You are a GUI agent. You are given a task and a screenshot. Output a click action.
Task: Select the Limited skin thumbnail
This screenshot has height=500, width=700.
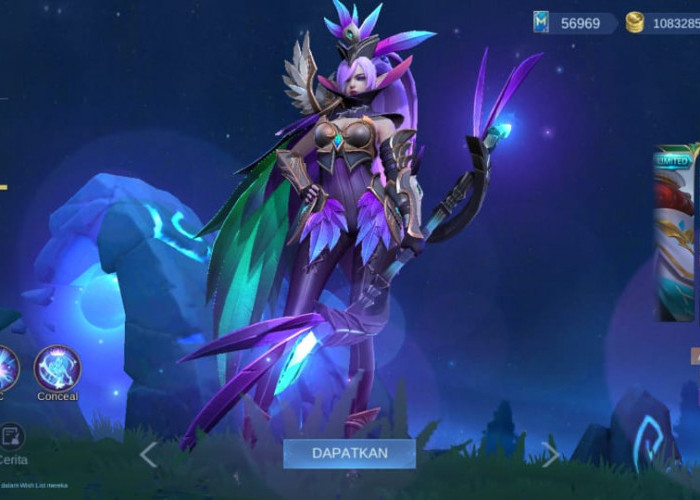[674, 236]
